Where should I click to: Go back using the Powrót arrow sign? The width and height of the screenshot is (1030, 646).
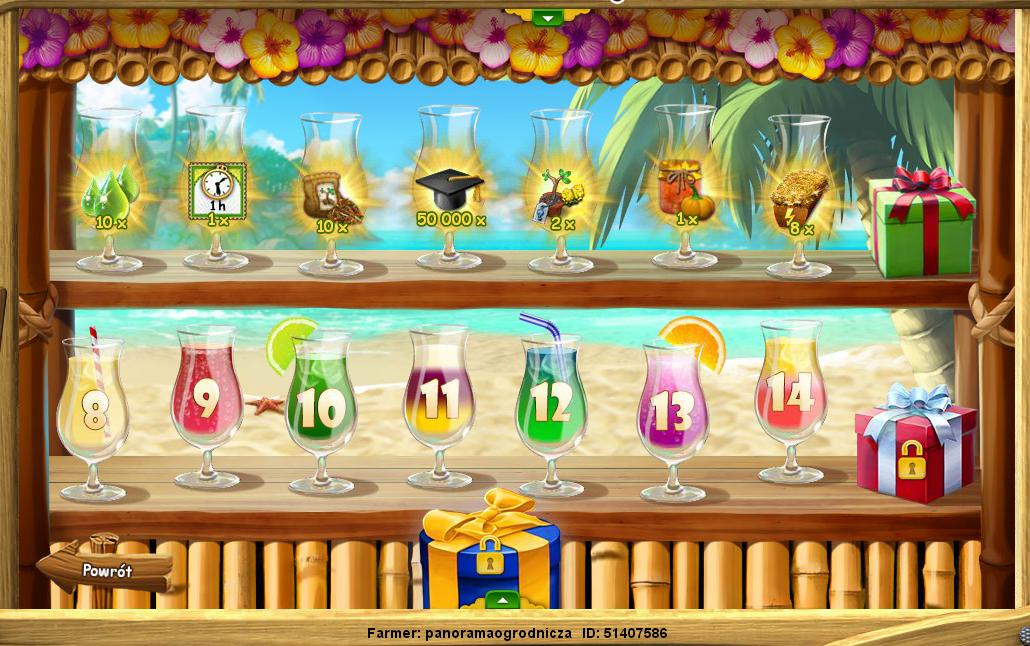[105, 570]
